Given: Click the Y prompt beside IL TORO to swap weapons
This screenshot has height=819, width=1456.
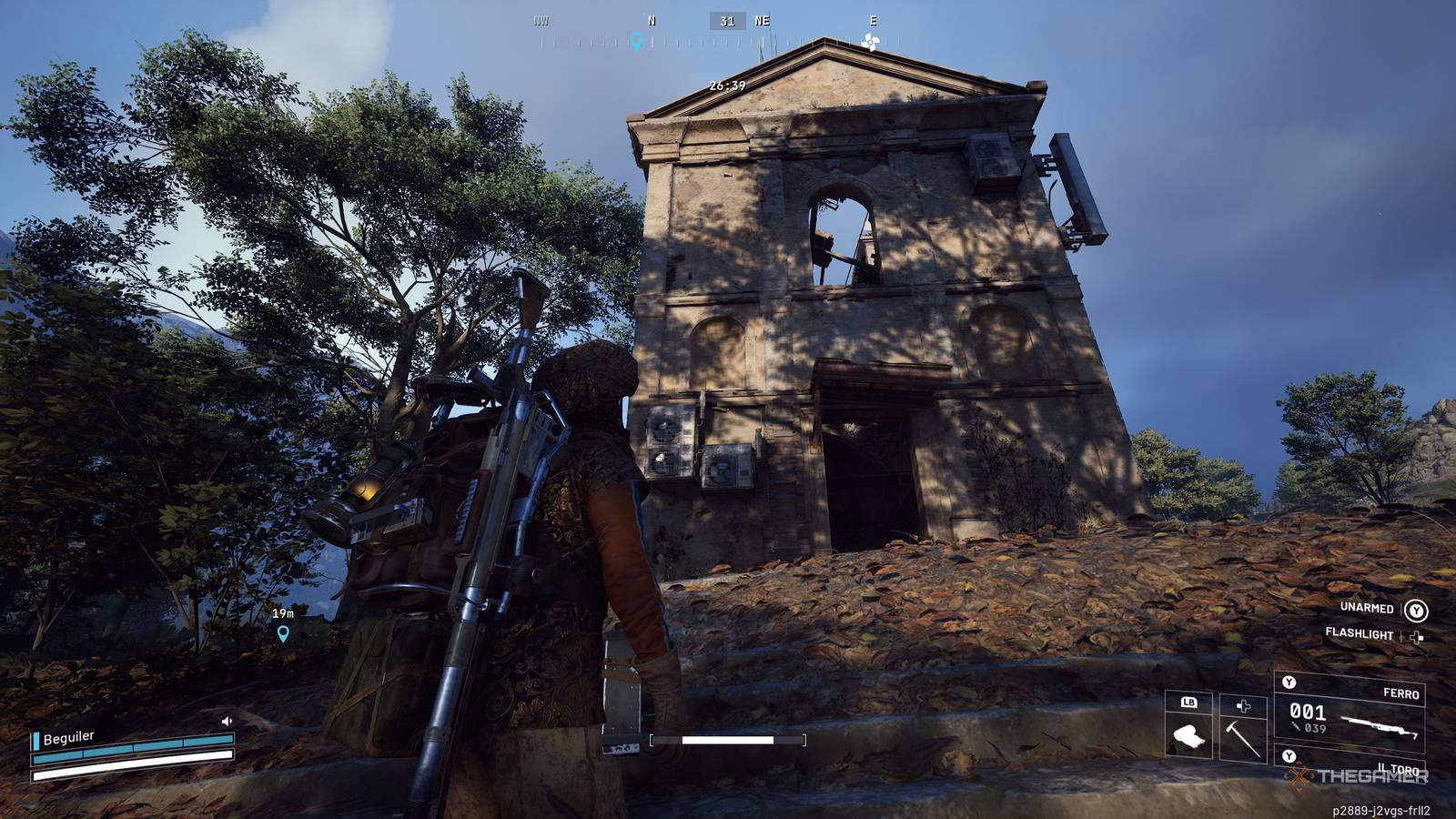Looking at the screenshot, I should (x=1289, y=755).
